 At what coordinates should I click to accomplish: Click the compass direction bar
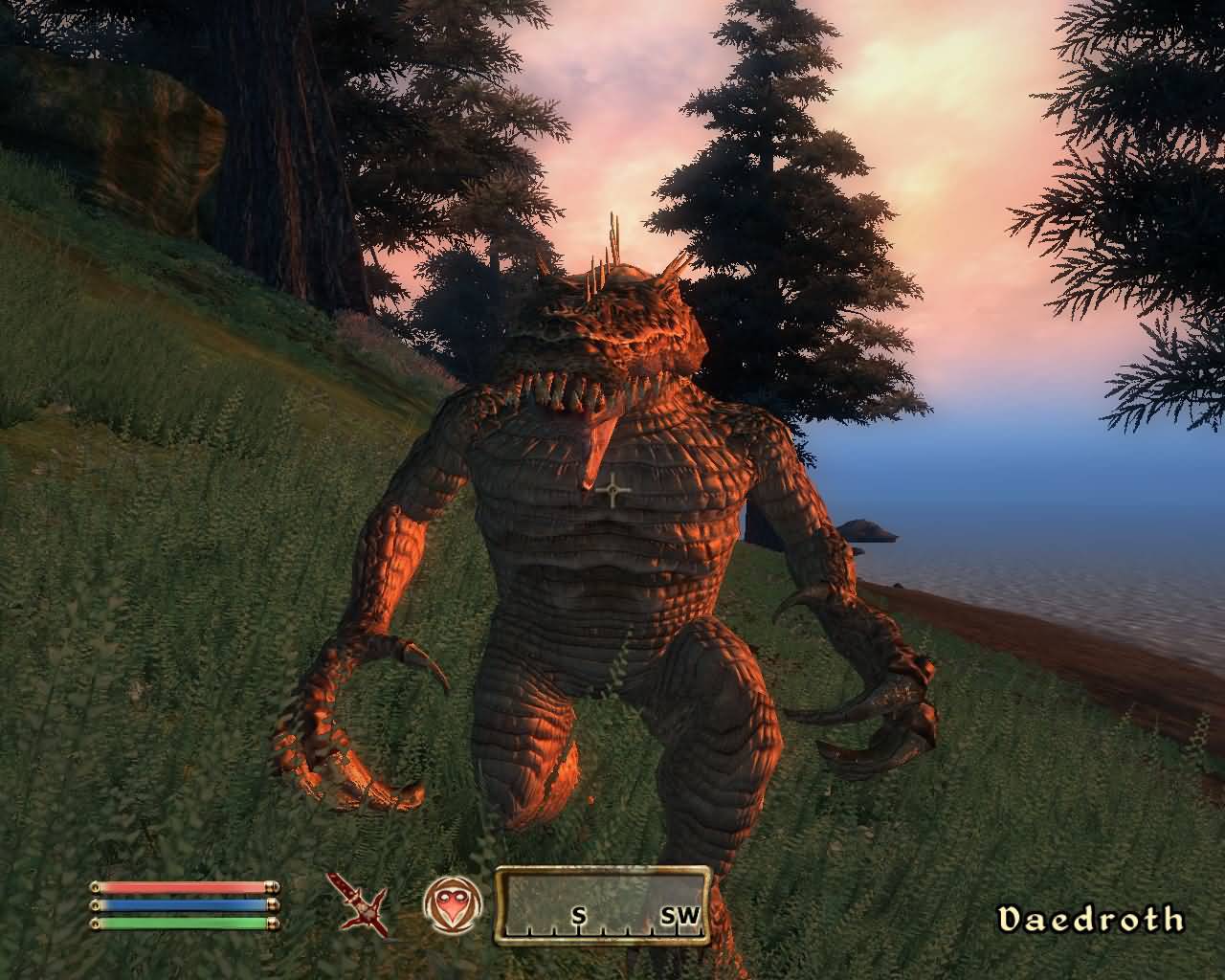[x=602, y=904]
